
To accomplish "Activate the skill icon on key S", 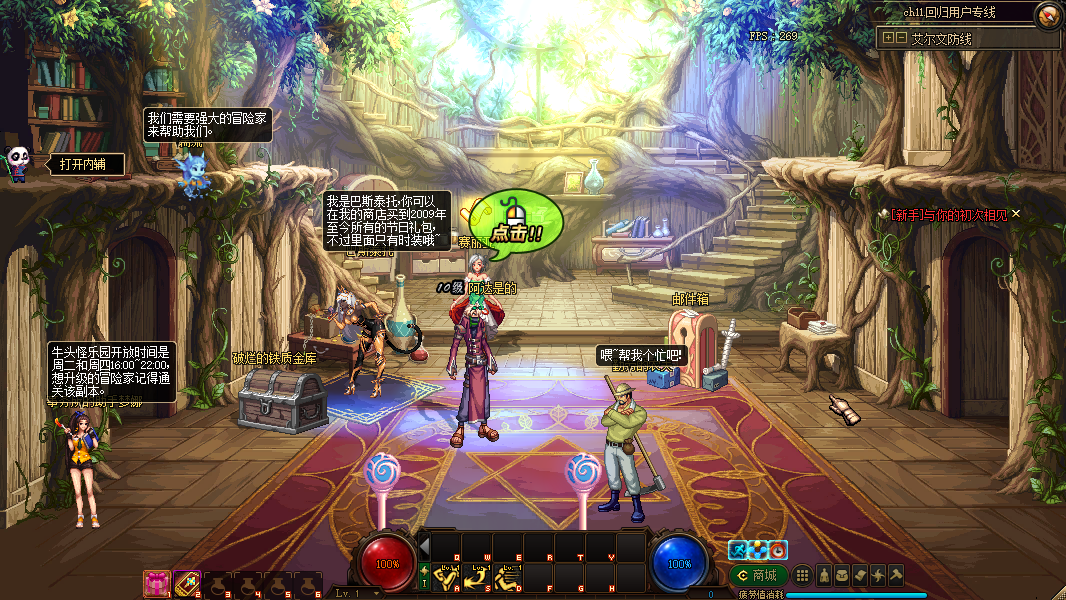I will [x=478, y=578].
